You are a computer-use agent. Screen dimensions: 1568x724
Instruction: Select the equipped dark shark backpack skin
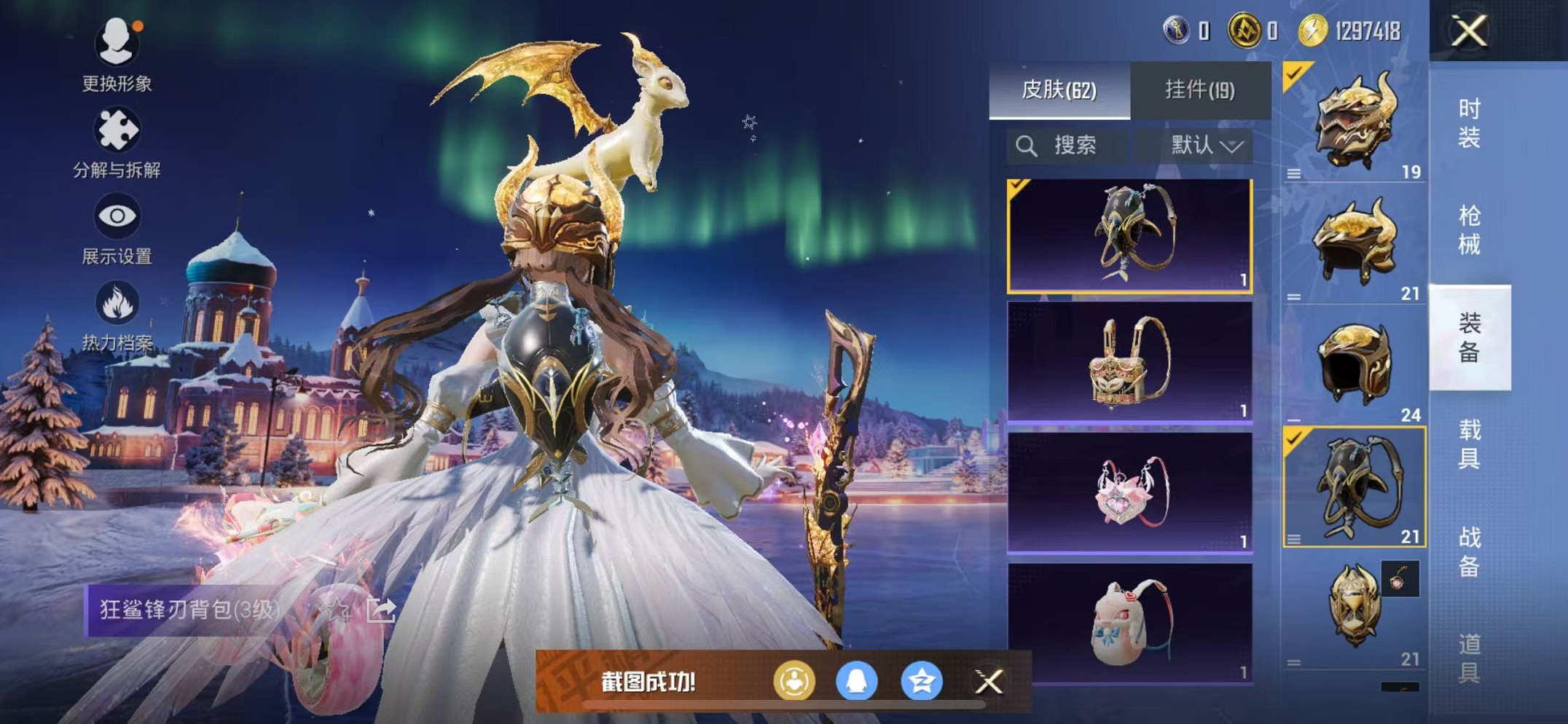click(x=1129, y=235)
